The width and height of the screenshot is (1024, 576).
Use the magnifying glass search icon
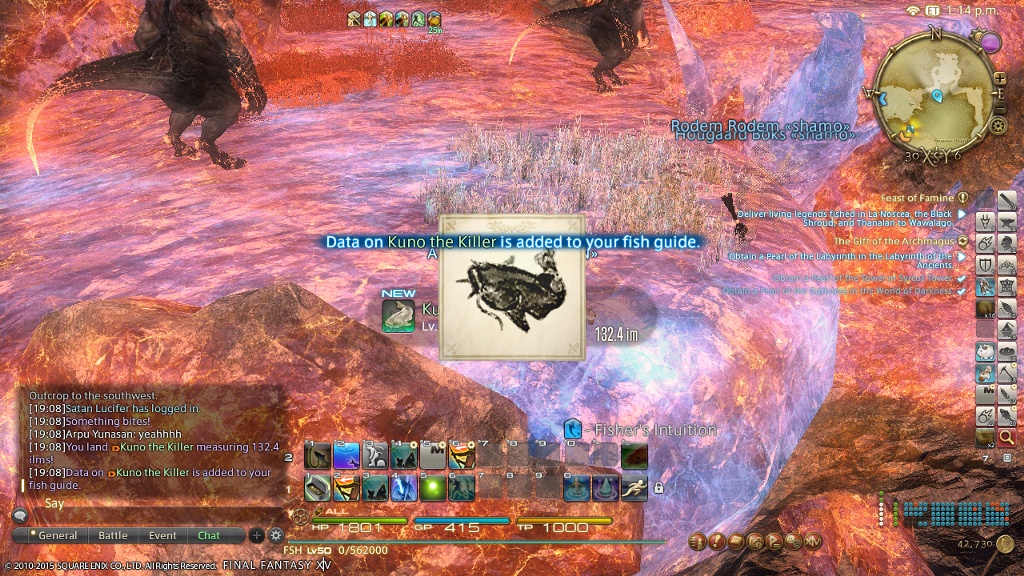[1006, 437]
